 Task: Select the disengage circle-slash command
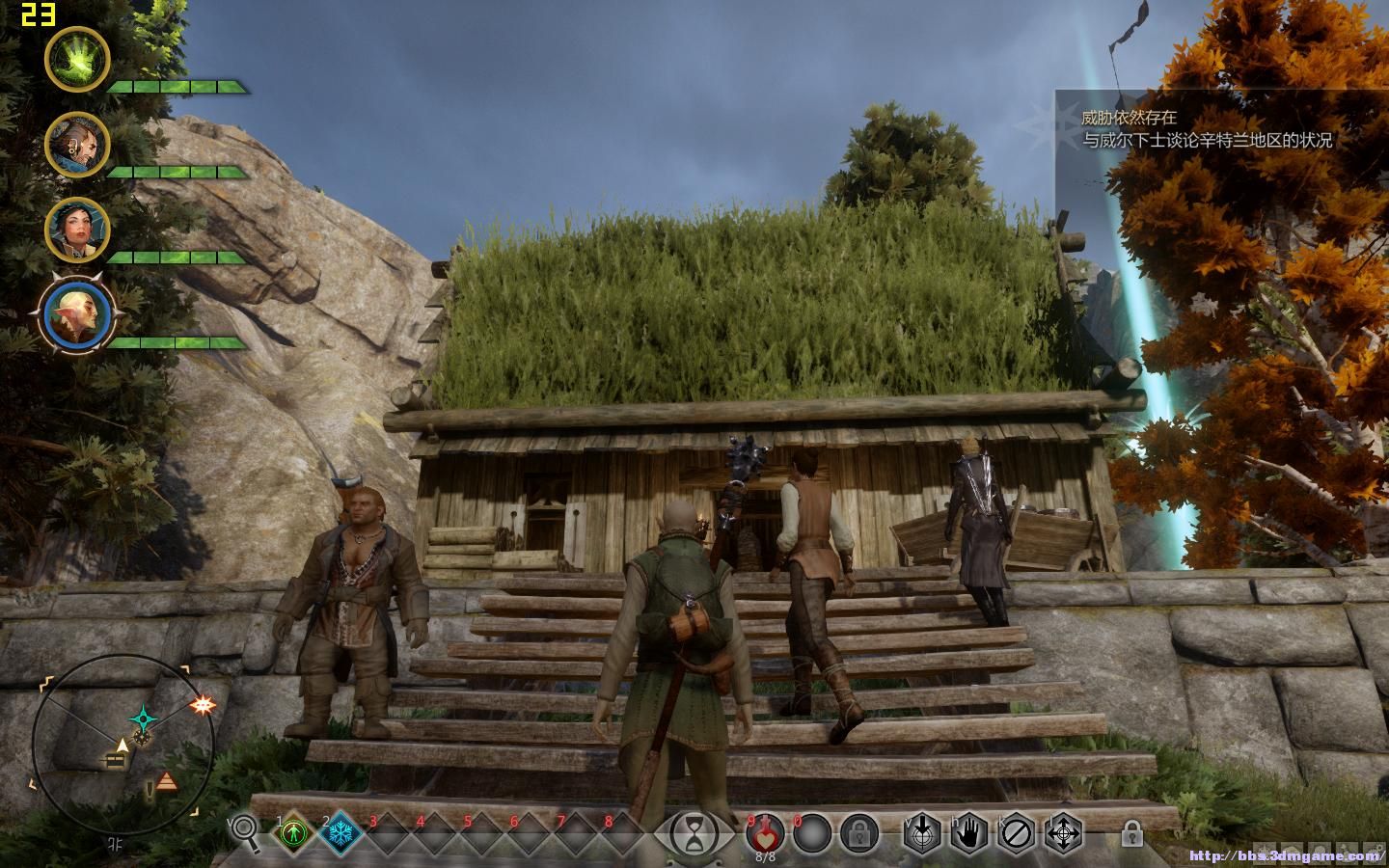[1018, 832]
